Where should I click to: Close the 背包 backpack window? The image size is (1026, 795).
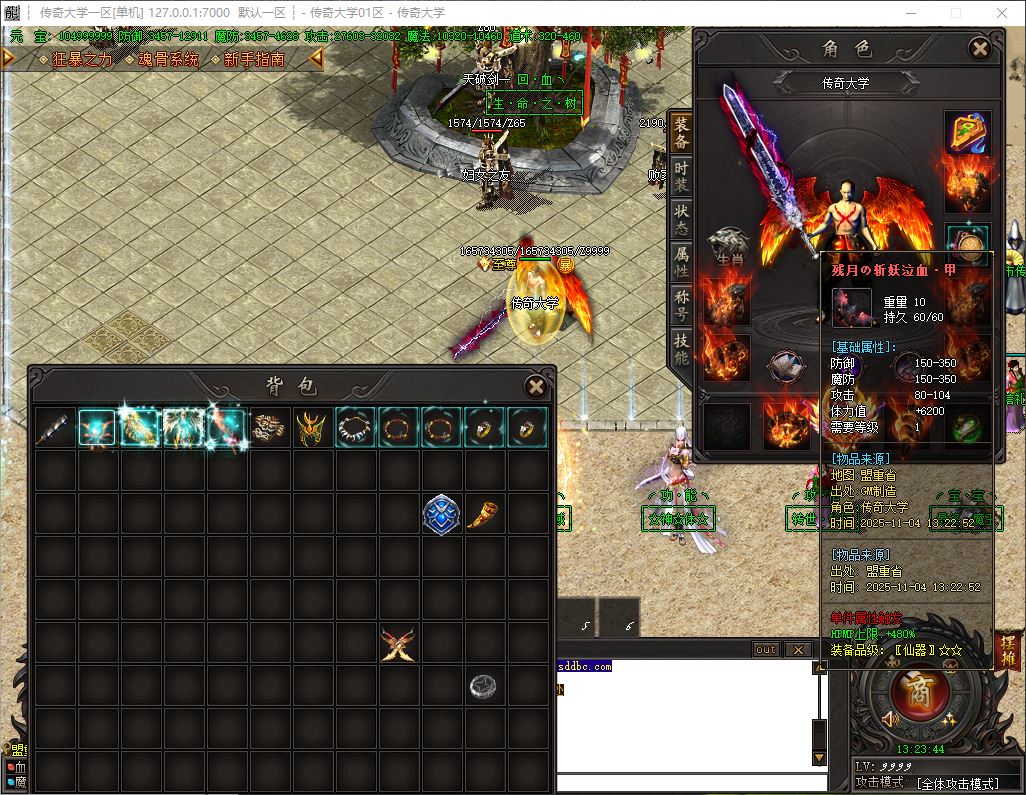click(536, 387)
